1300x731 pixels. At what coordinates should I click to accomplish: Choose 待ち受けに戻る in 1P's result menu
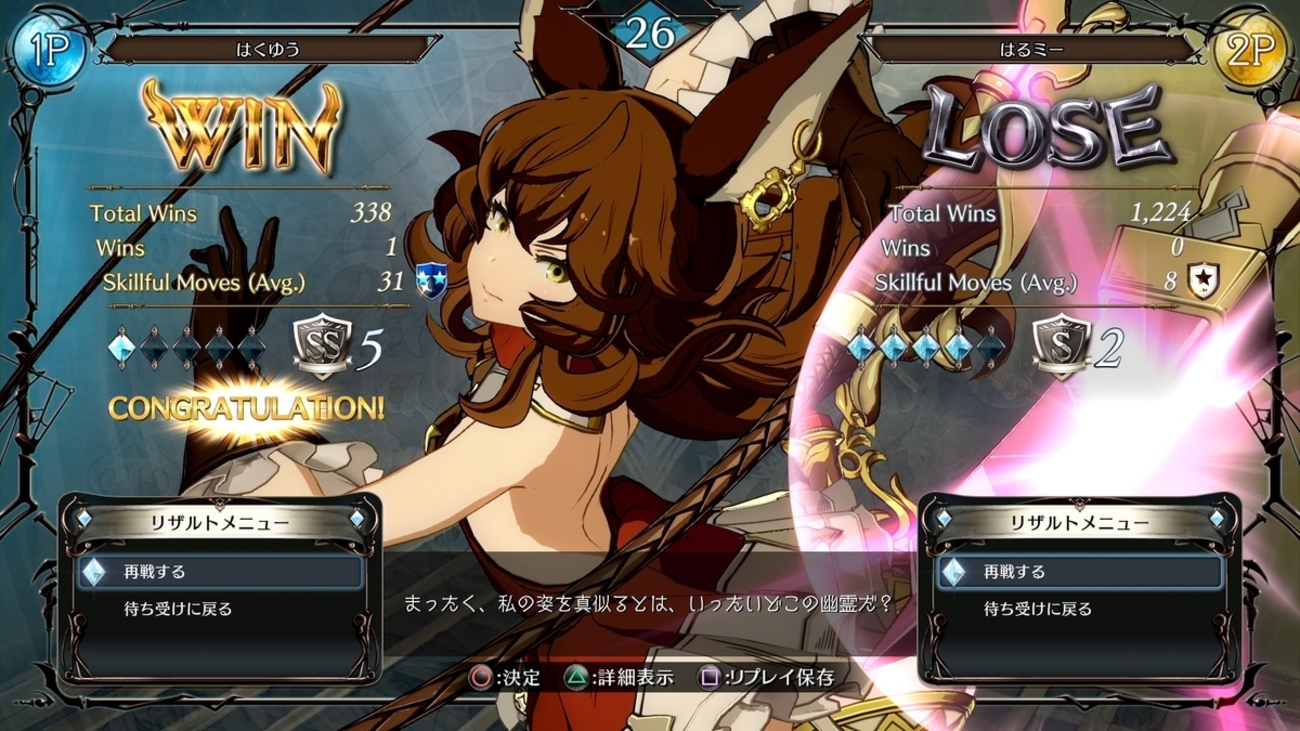click(177, 609)
